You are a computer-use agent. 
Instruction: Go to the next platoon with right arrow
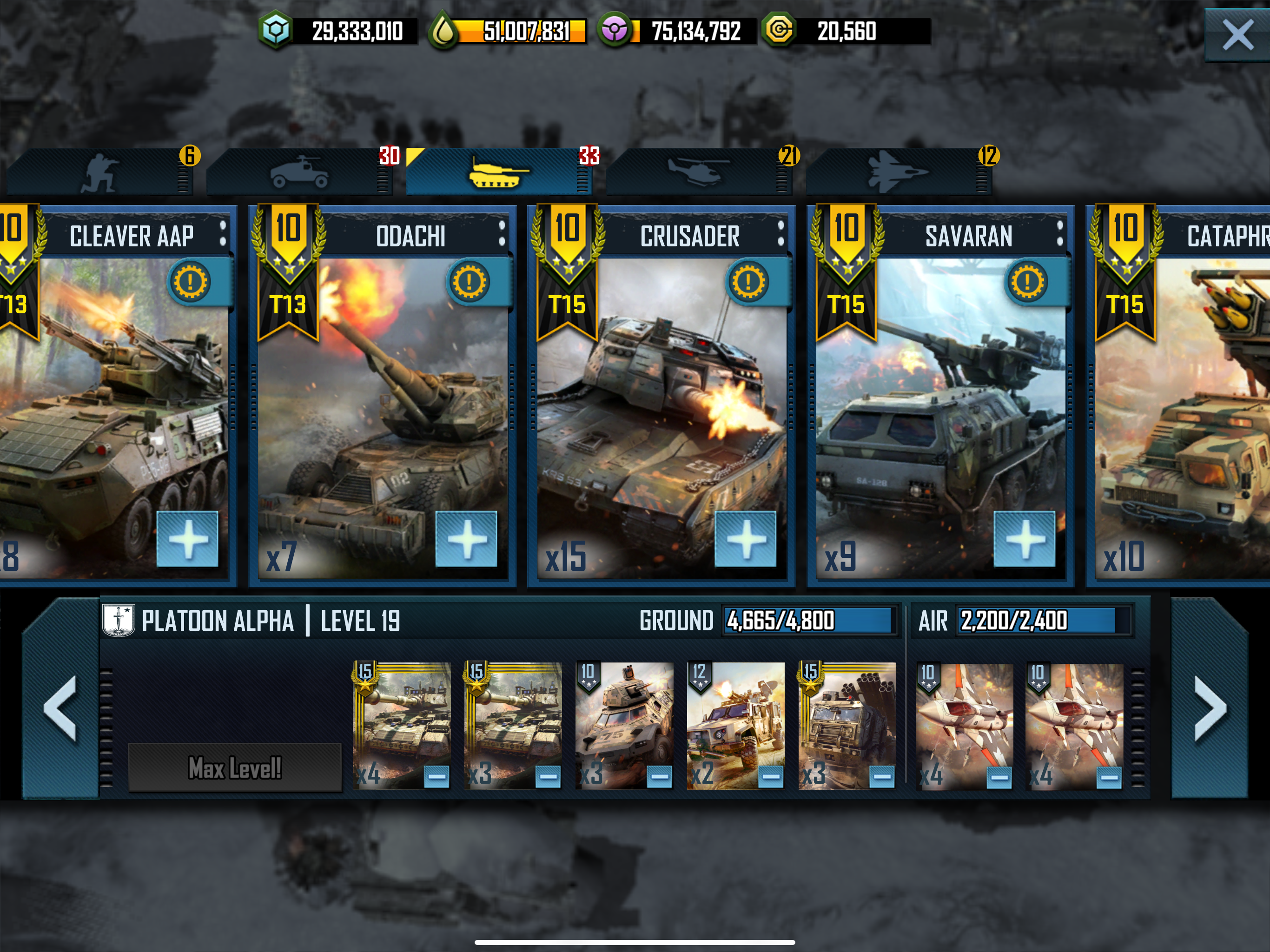coord(1210,708)
